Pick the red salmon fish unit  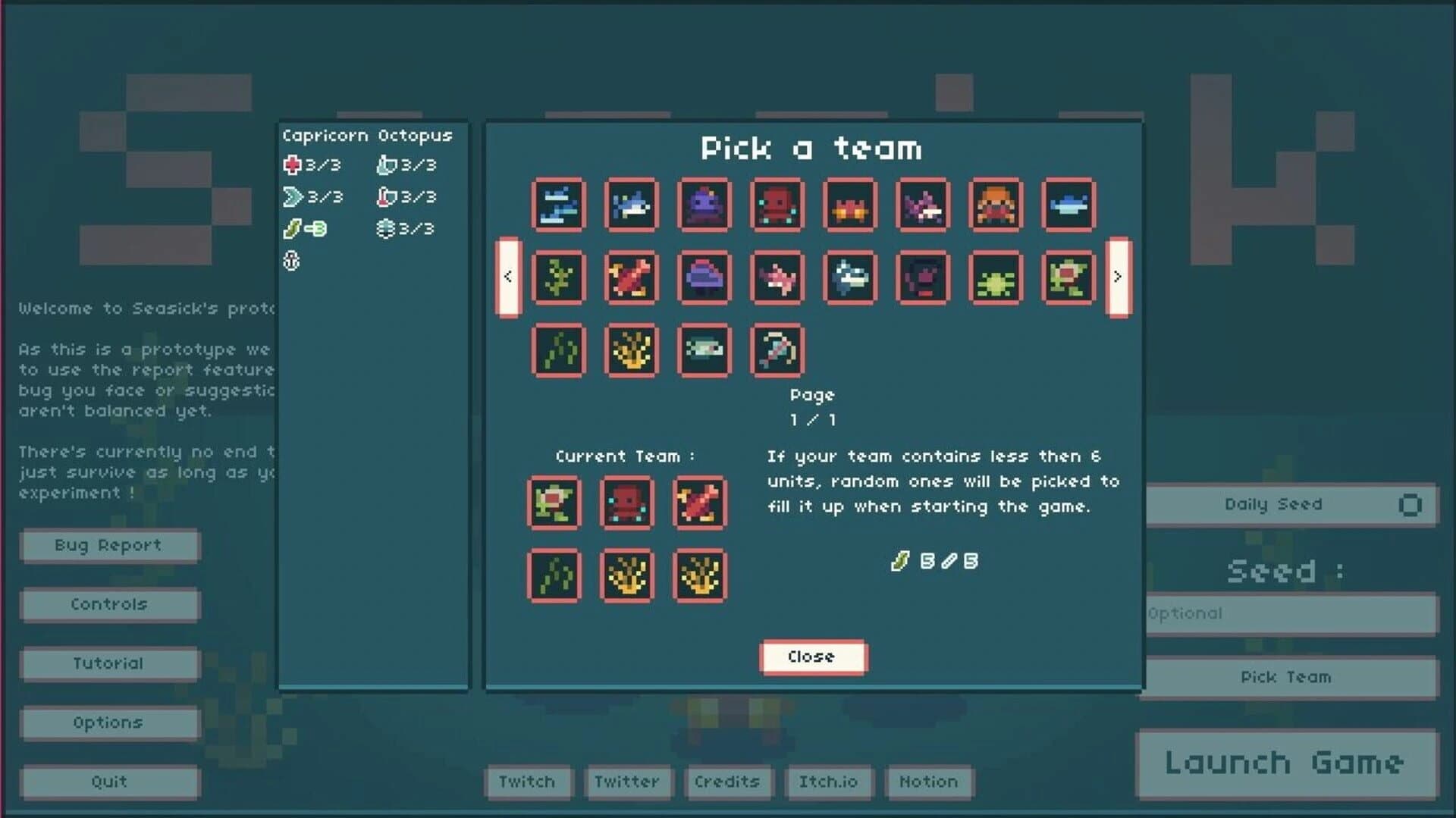click(x=630, y=278)
